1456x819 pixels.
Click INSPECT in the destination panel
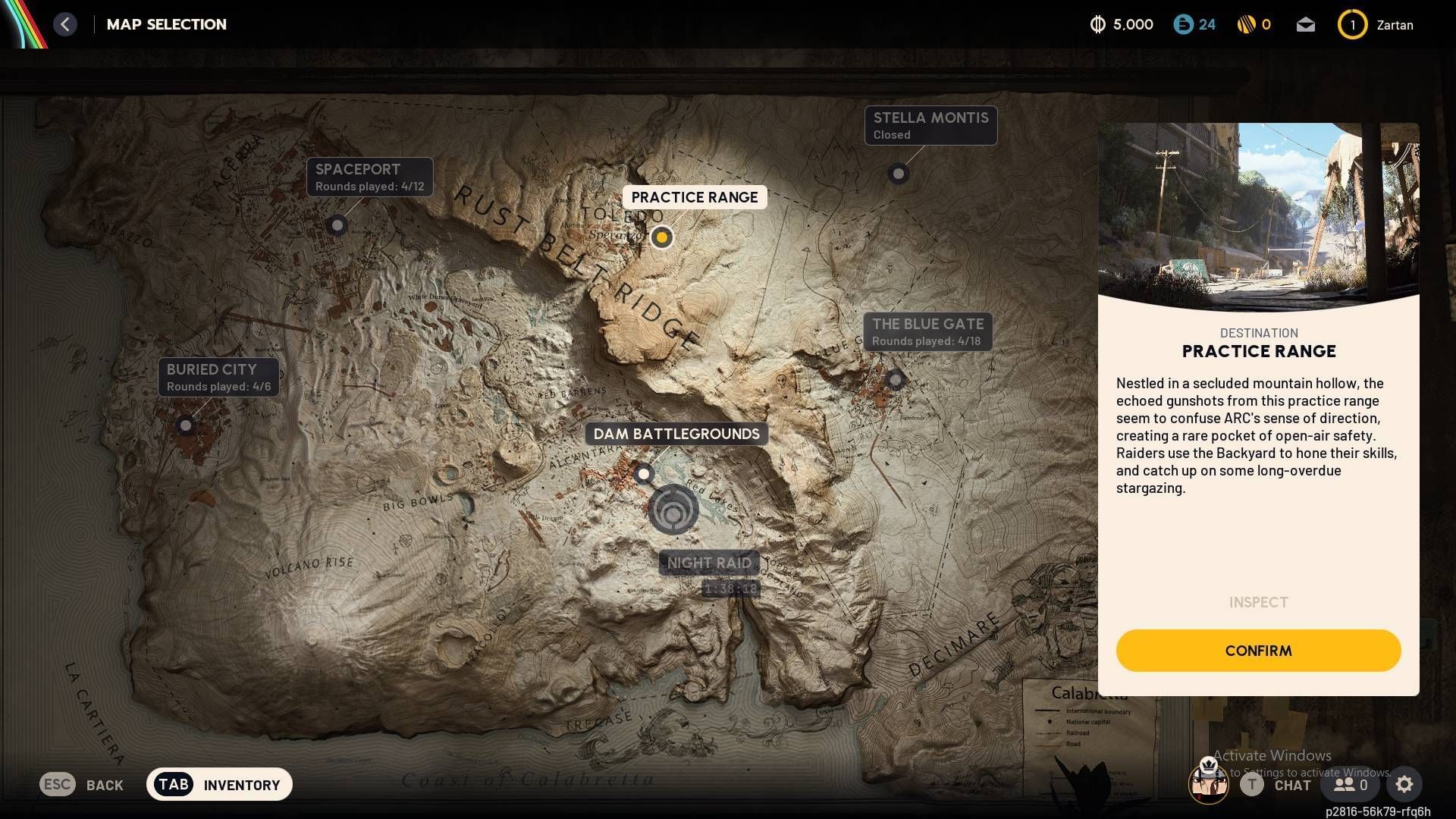point(1258,602)
